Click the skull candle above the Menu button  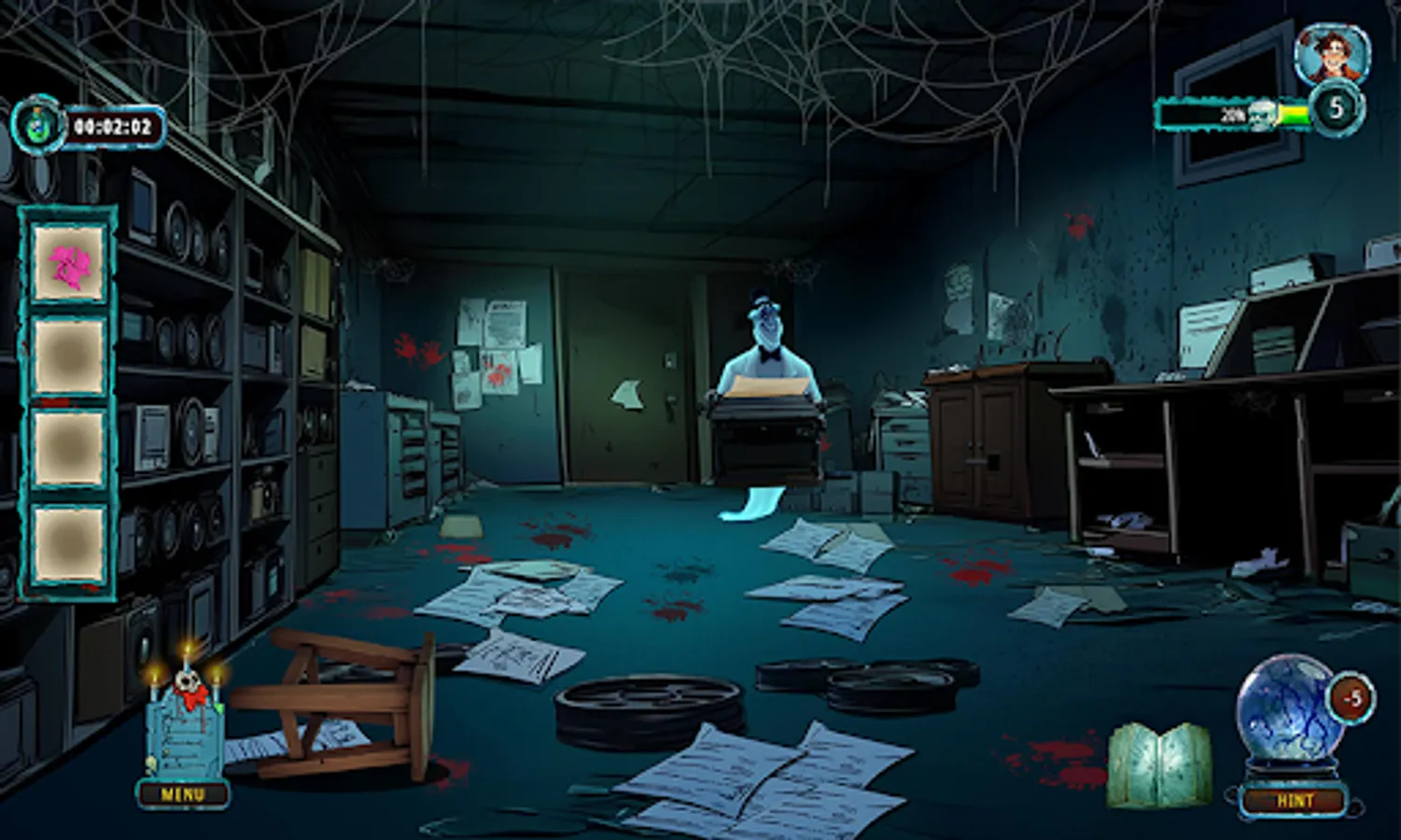[186, 682]
